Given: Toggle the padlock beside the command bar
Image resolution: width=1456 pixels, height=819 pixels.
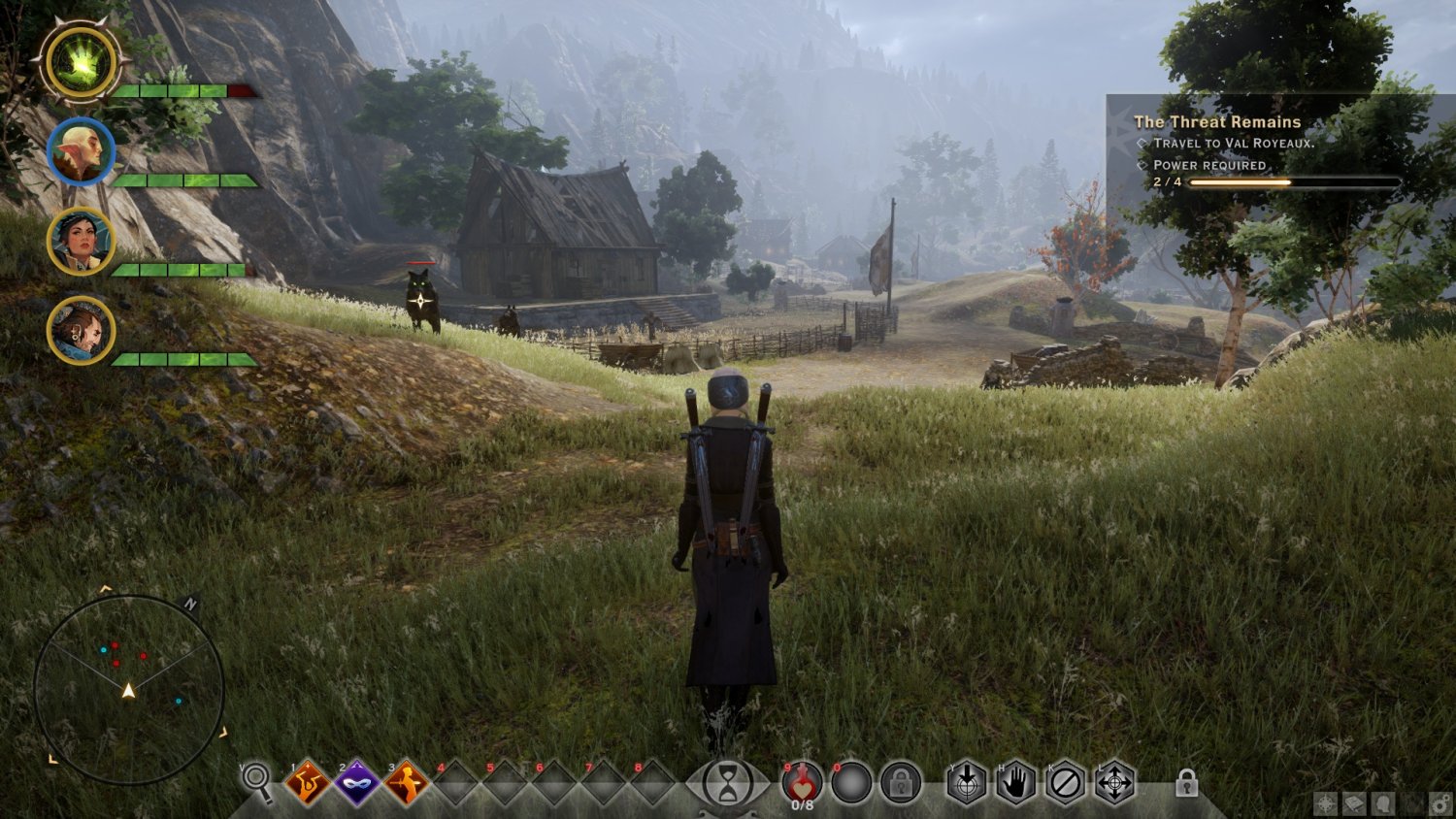Looking at the screenshot, I should coord(1186,782).
